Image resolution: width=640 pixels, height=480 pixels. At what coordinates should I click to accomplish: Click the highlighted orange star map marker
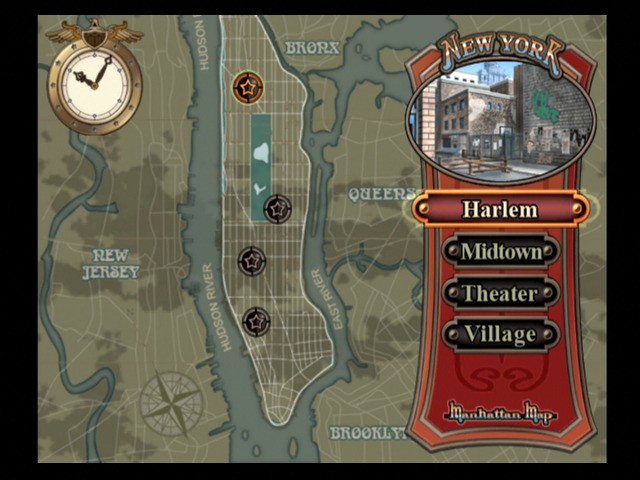(x=246, y=87)
